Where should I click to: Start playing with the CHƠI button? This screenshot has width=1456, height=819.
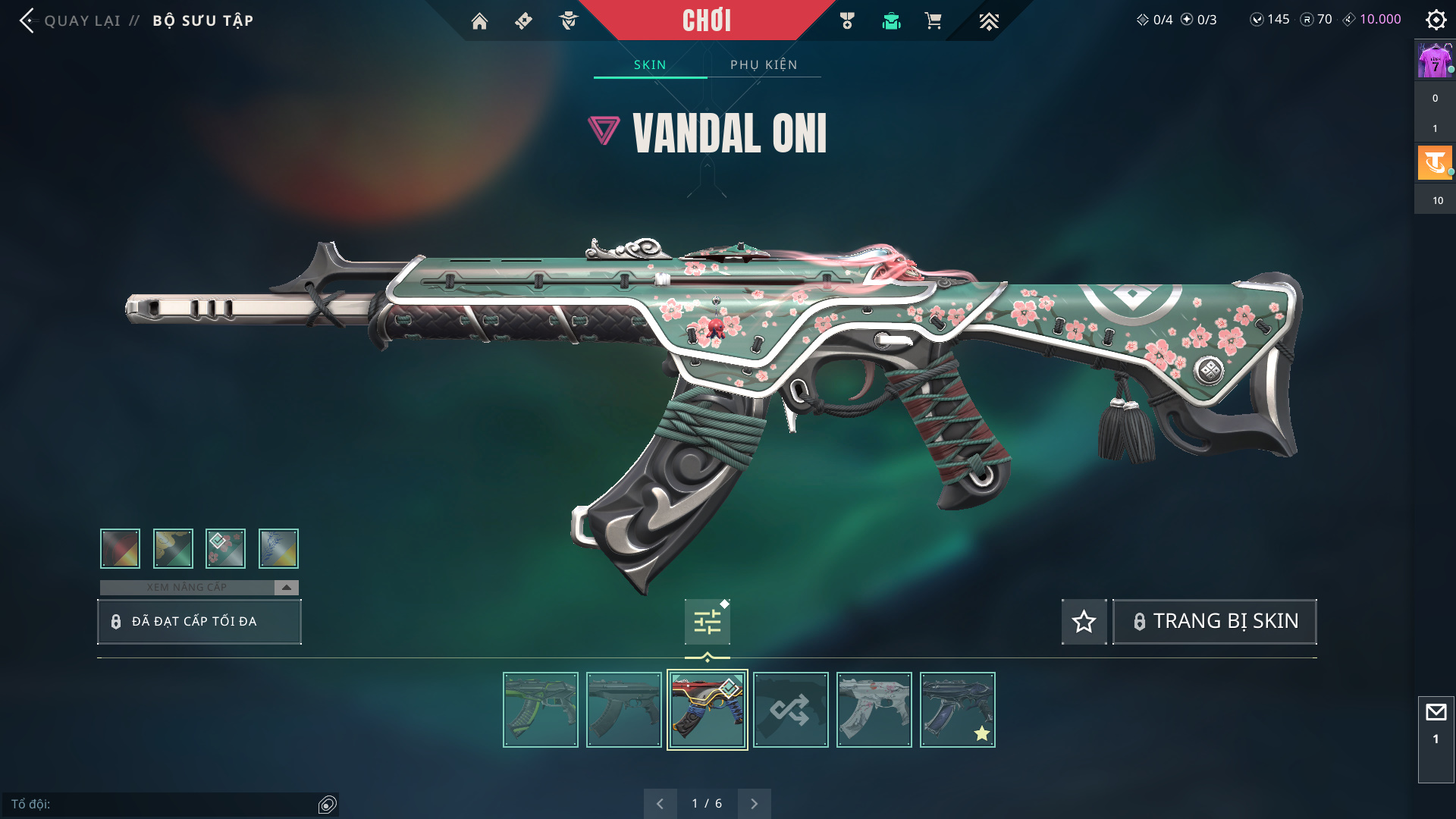click(706, 20)
